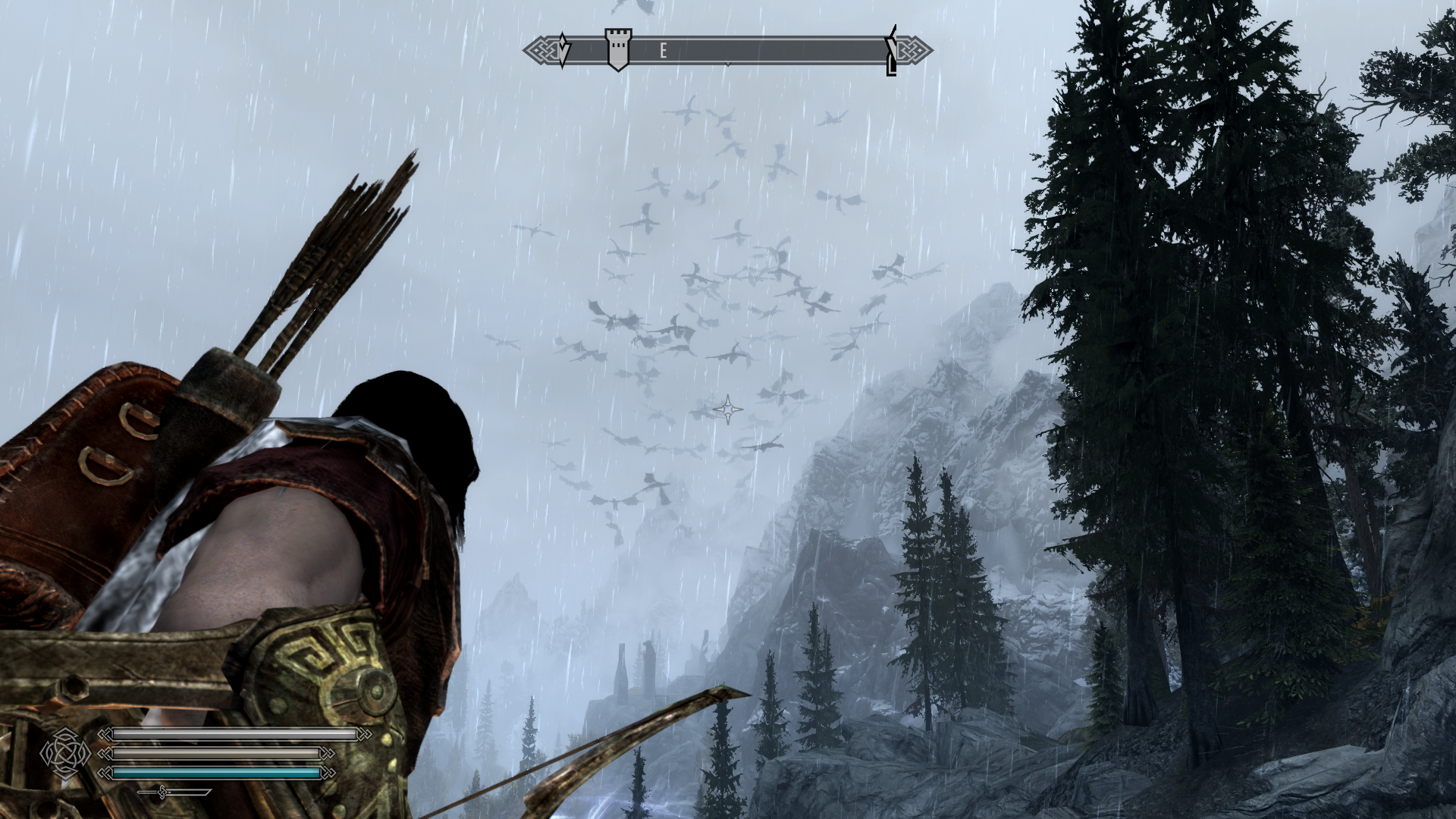Screen dimensions: 1456x819
Task: Select the diamond quest marker on the compass
Action: pyautogui.click(x=562, y=50)
